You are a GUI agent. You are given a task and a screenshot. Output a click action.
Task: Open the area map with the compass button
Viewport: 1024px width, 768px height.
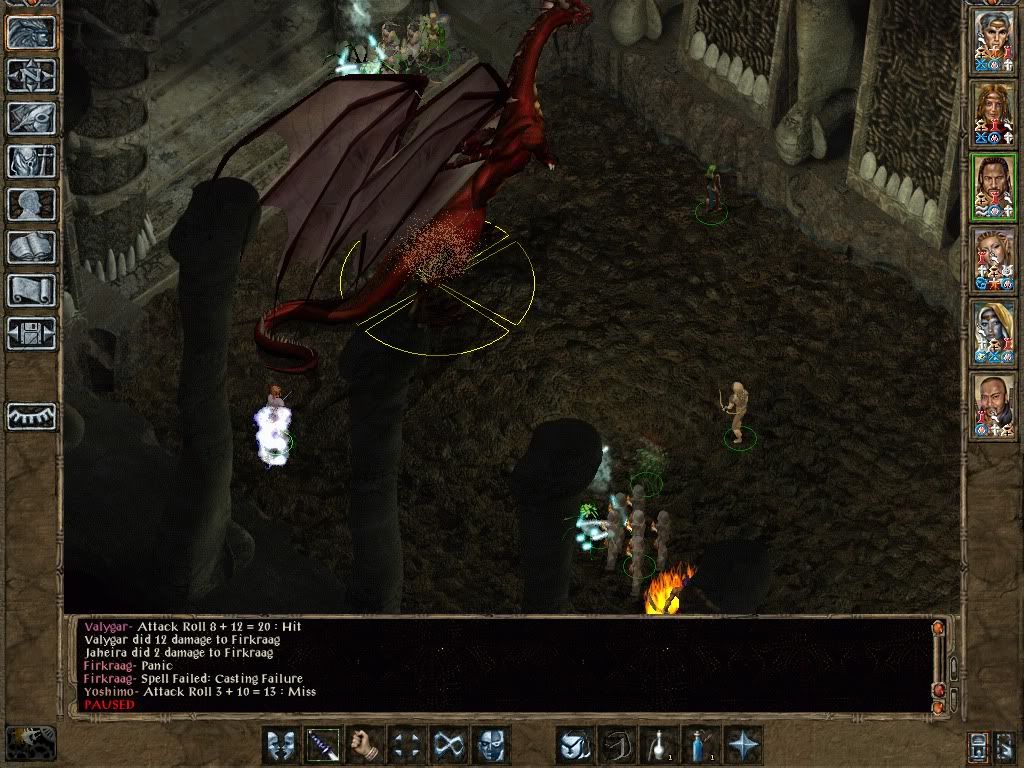point(32,75)
